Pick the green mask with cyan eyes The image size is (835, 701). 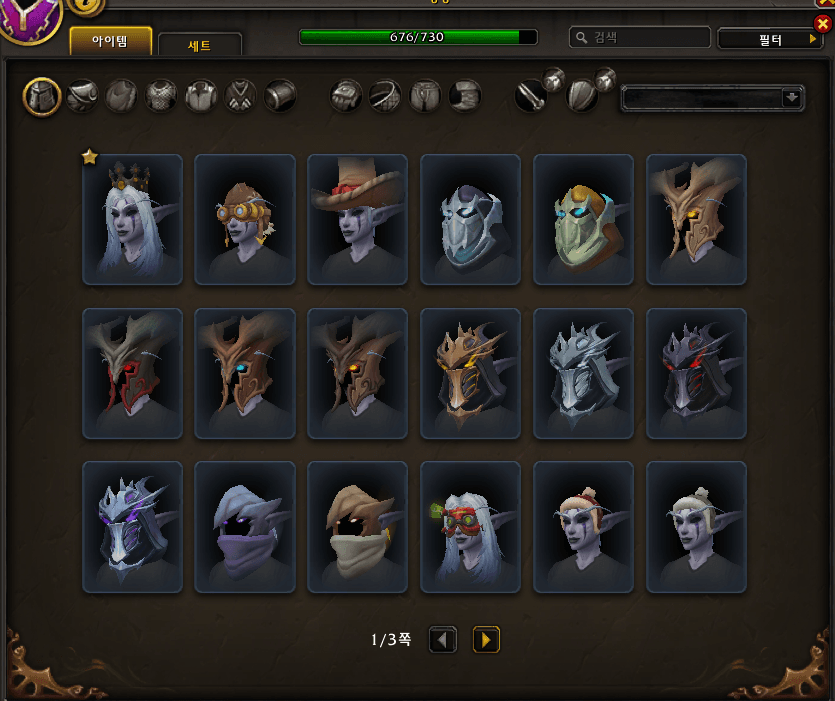click(x=584, y=220)
